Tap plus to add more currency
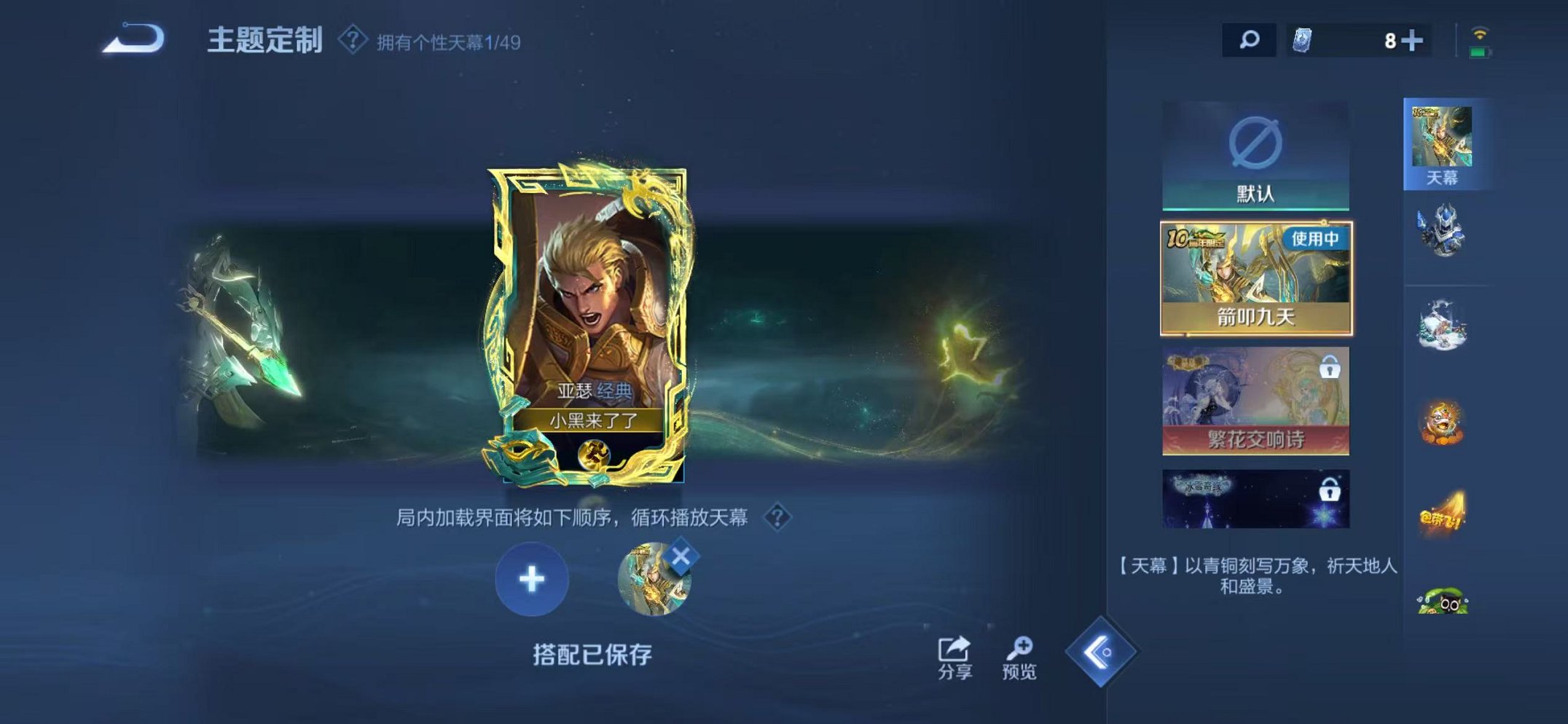 click(x=1414, y=42)
